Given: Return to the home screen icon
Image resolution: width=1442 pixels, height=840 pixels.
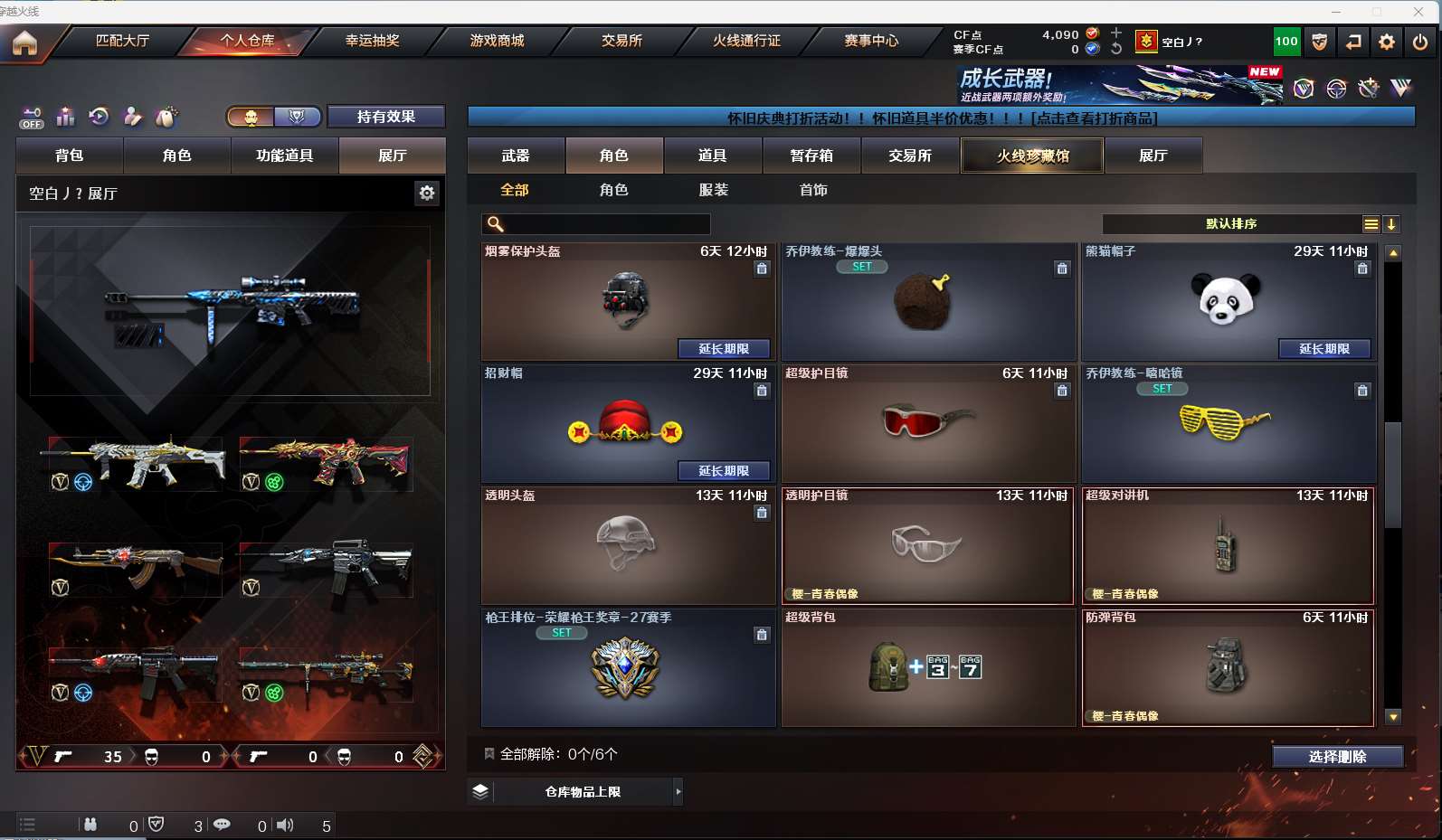Looking at the screenshot, I should click(24, 42).
